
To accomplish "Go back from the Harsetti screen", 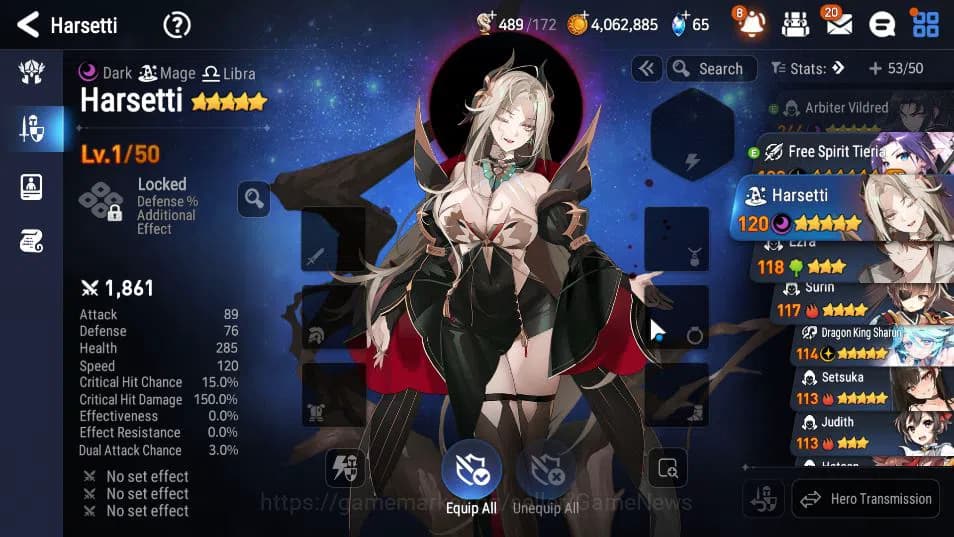I will [29, 24].
